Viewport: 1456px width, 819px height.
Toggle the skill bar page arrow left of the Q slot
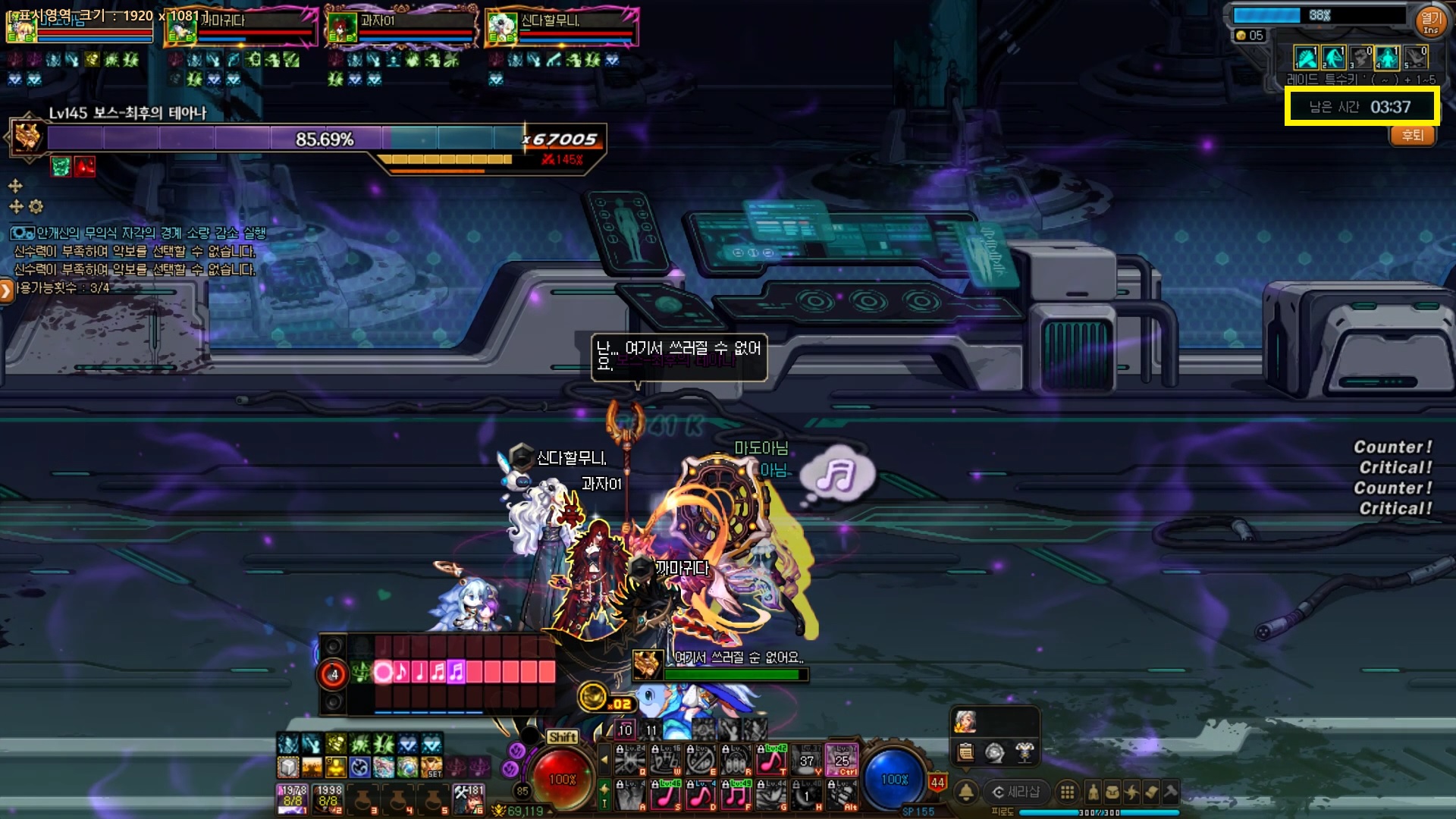(604, 759)
